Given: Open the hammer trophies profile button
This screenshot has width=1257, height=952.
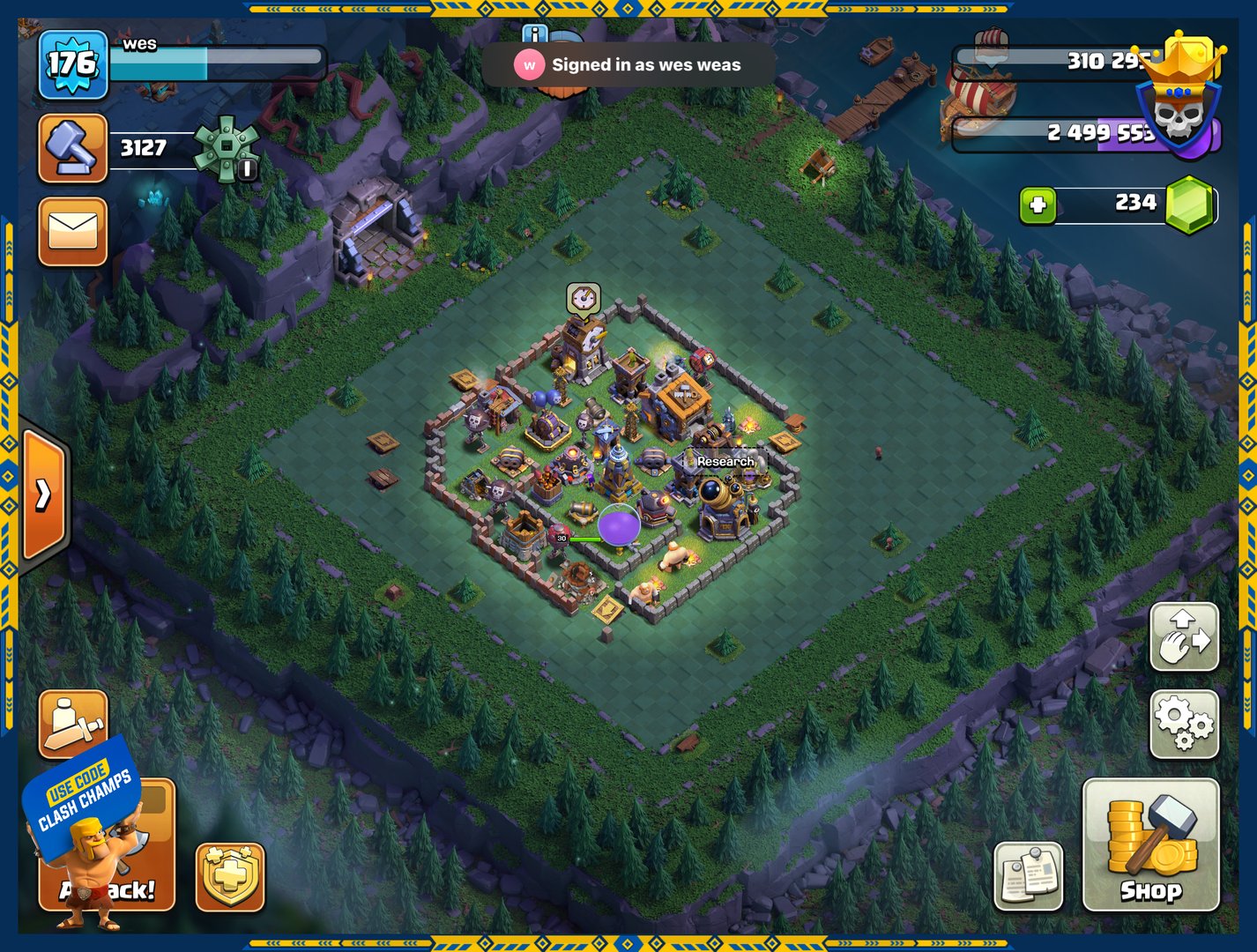Looking at the screenshot, I should coord(72,148).
